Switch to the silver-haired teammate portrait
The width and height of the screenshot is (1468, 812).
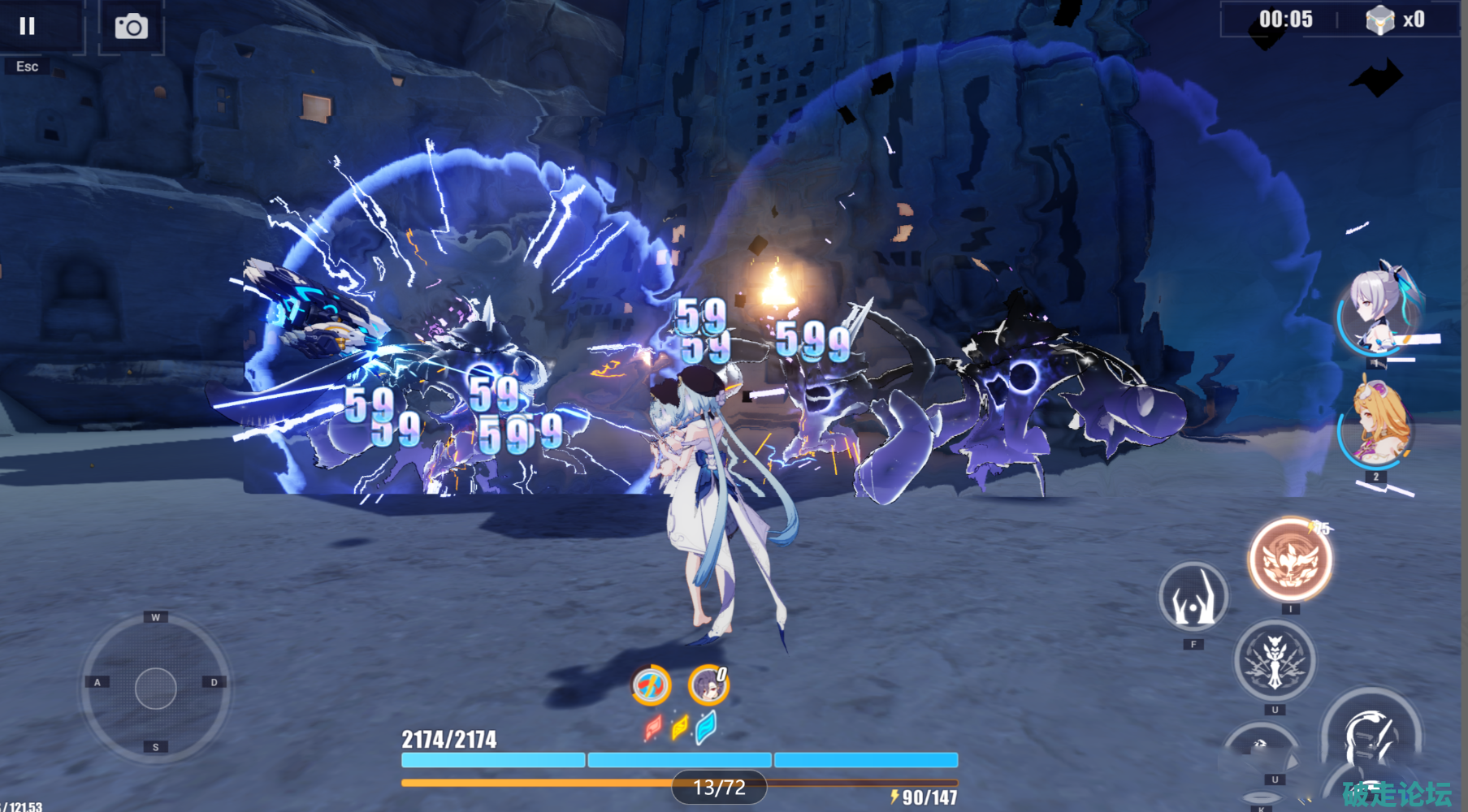point(1376,313)
